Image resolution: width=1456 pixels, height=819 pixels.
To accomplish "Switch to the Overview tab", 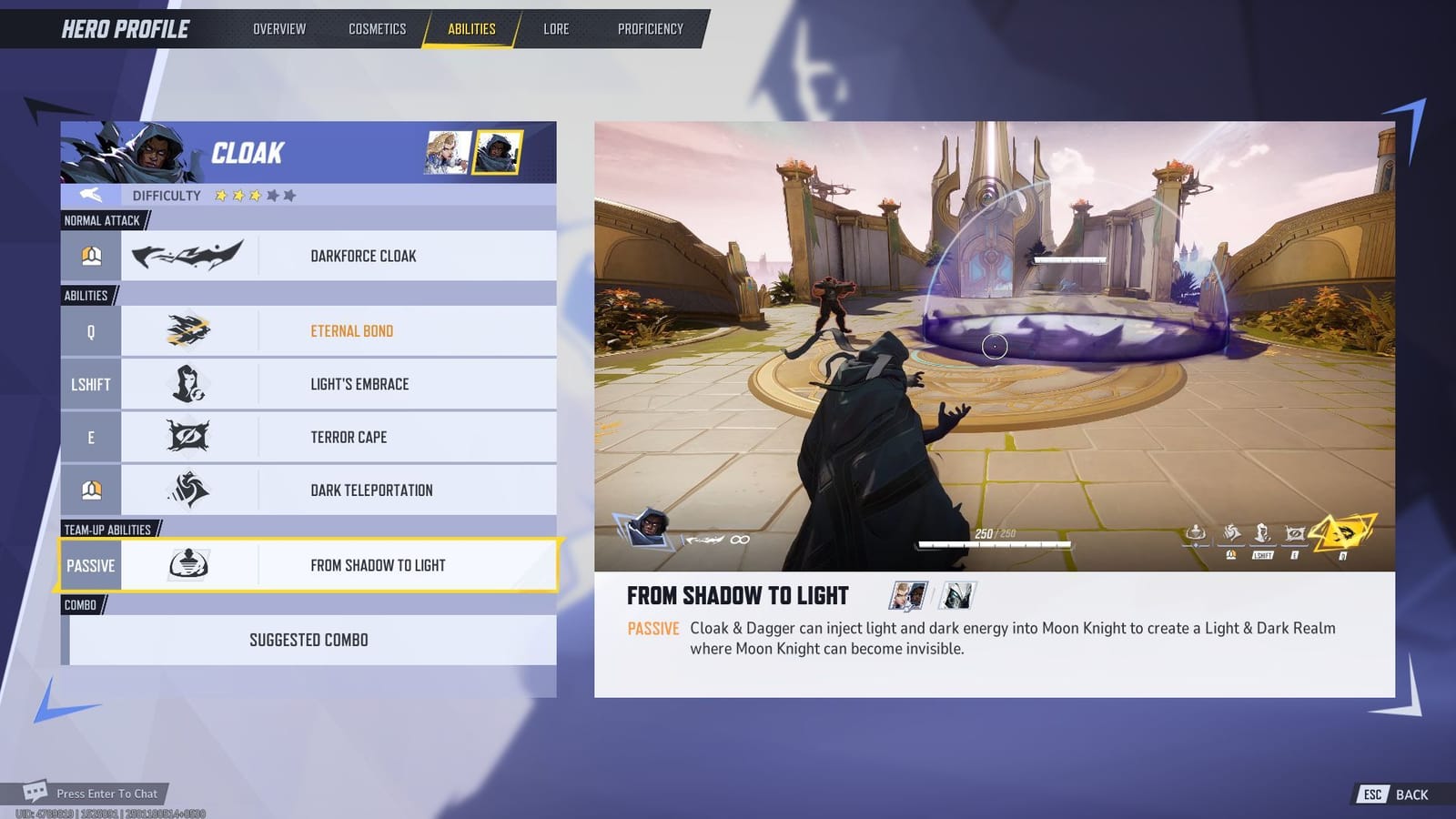I will coord(279,28).
